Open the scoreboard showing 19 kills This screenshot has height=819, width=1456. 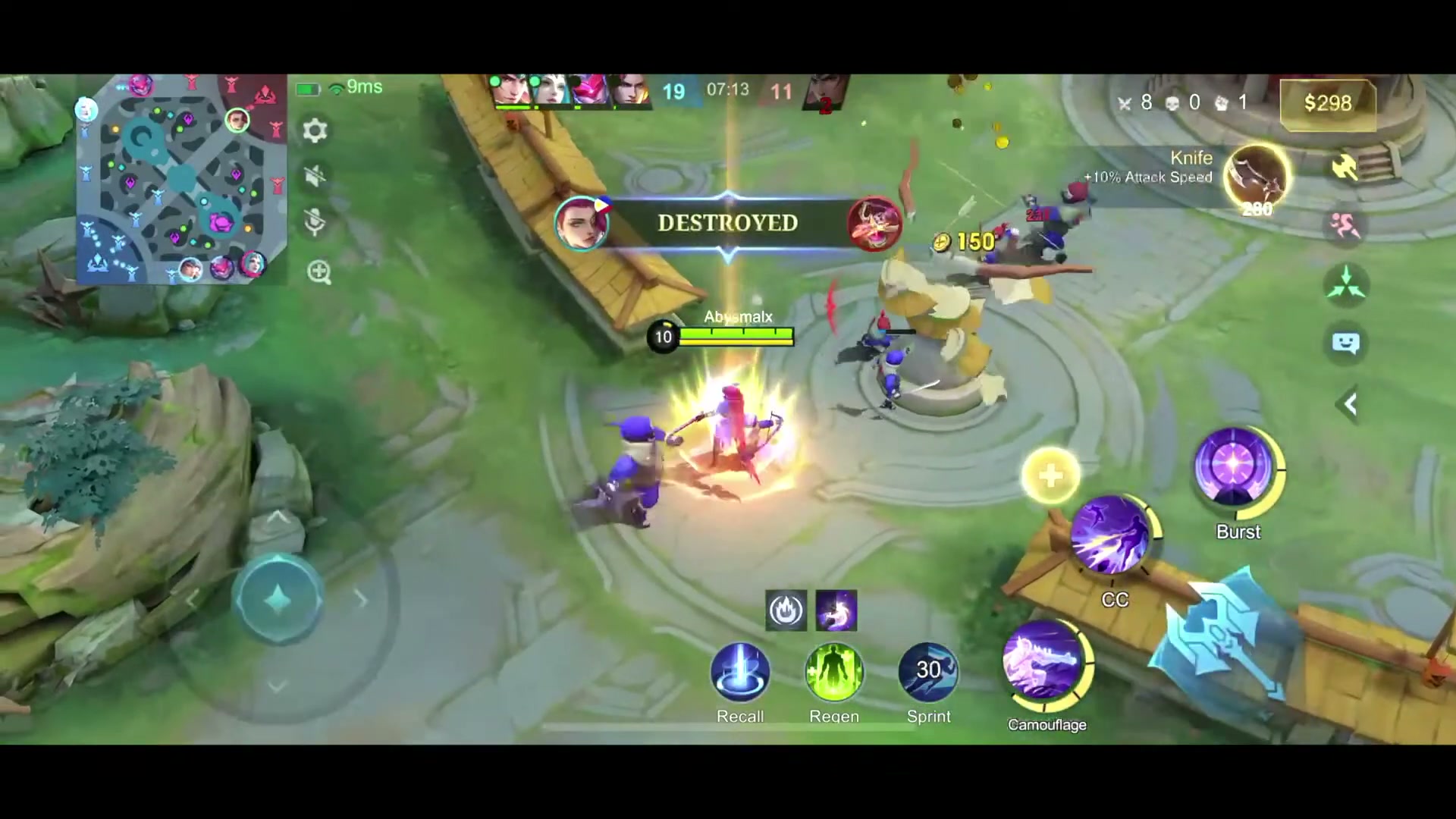pyautogui.click(x=673, y=91)
